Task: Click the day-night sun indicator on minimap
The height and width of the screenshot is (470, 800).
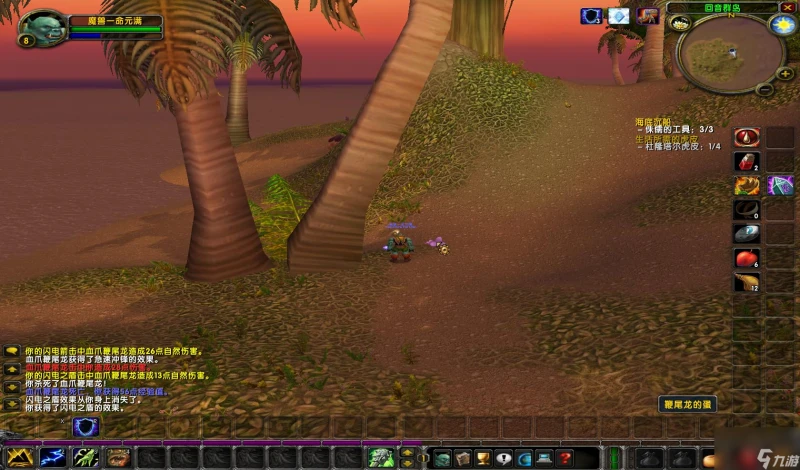Action: pos(780,25)
